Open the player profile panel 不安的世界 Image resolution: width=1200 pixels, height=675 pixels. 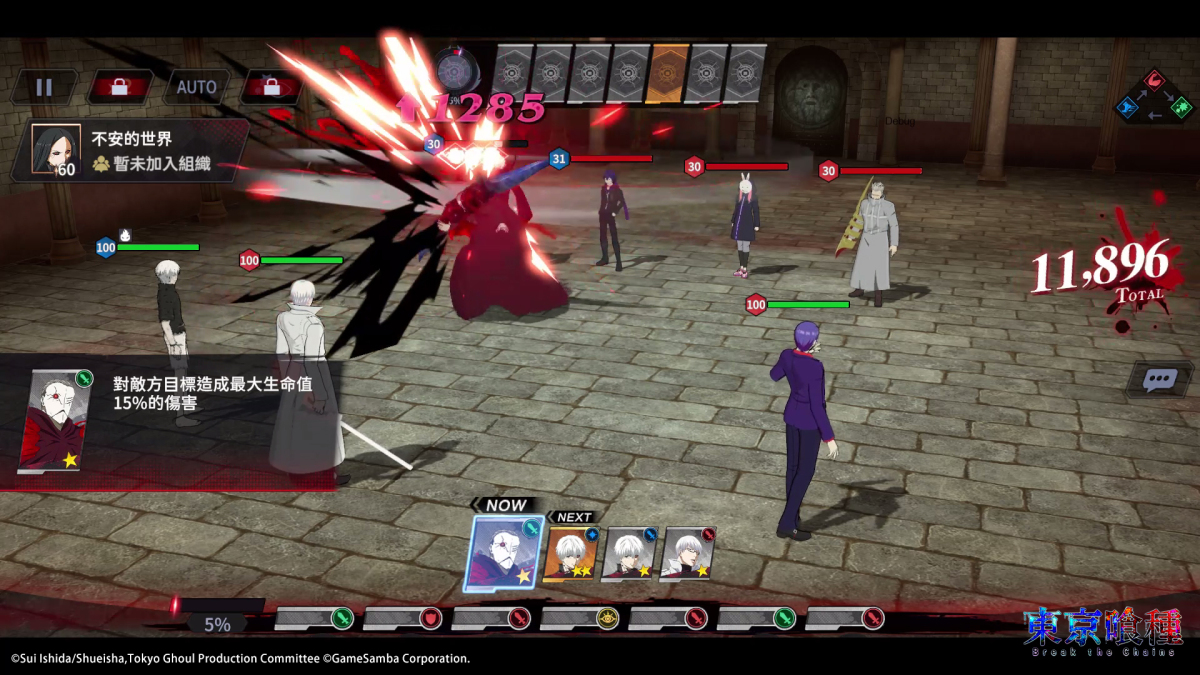point(130,150)
